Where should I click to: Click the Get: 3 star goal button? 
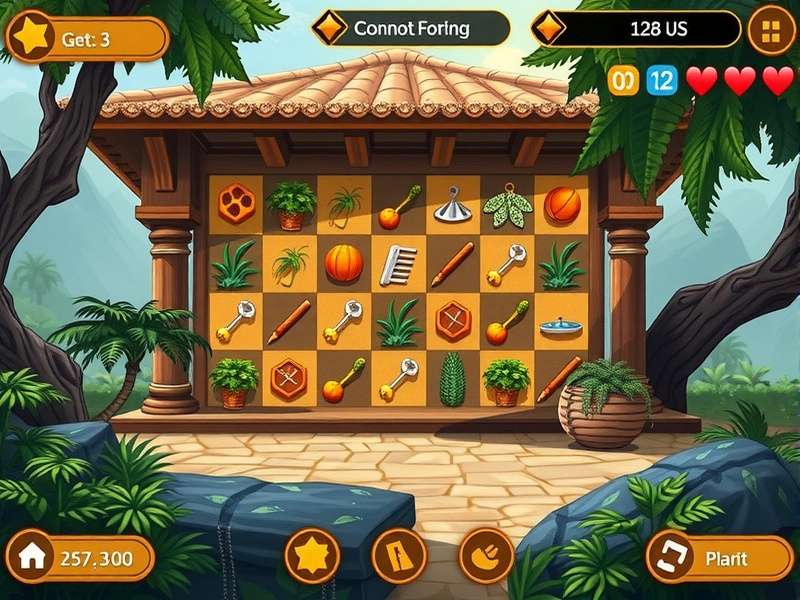(87, 39)
